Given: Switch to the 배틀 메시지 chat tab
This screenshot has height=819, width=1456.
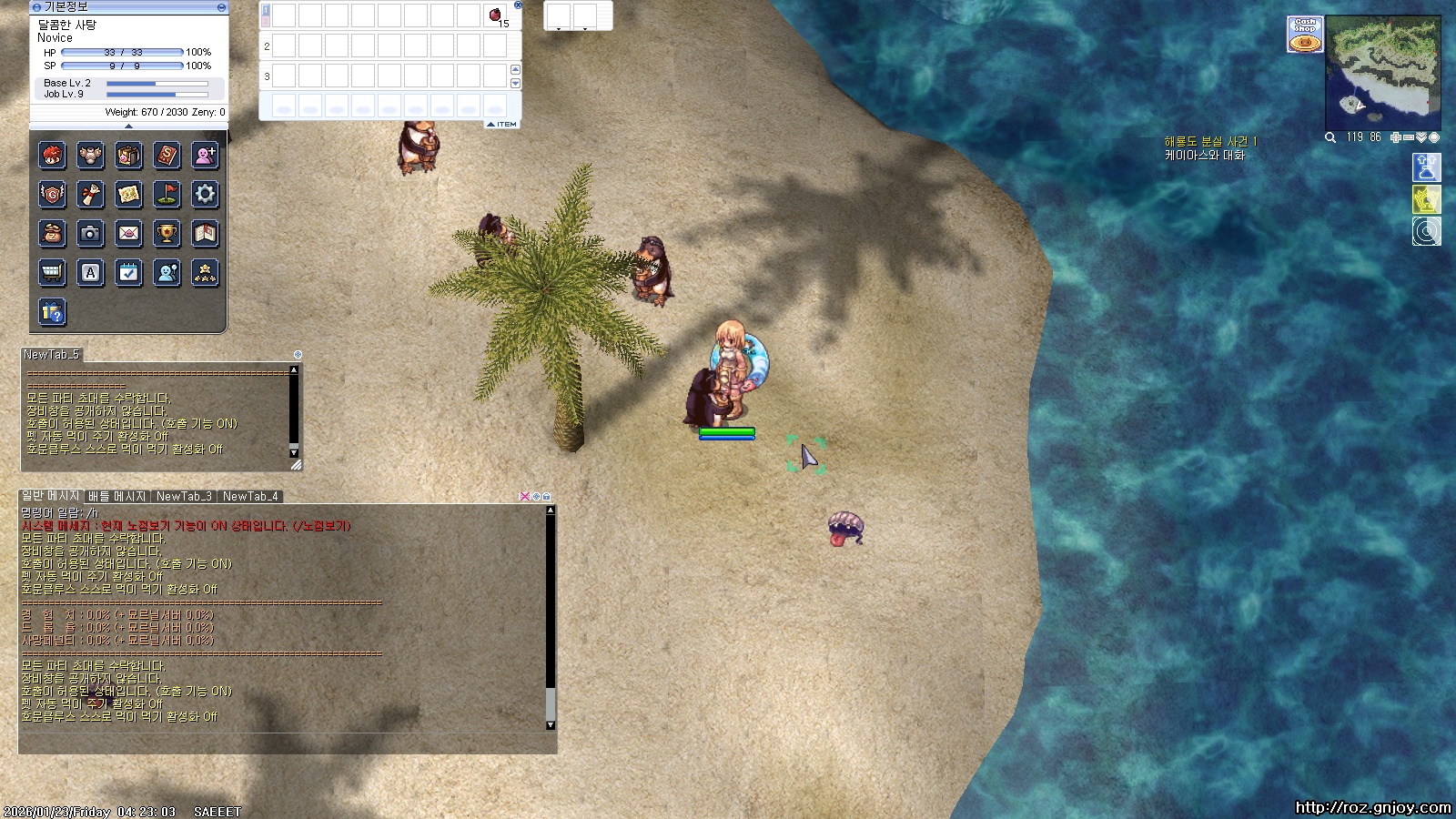Looking at the screenshot, I should pyautogui.click(x=116, y=497).
